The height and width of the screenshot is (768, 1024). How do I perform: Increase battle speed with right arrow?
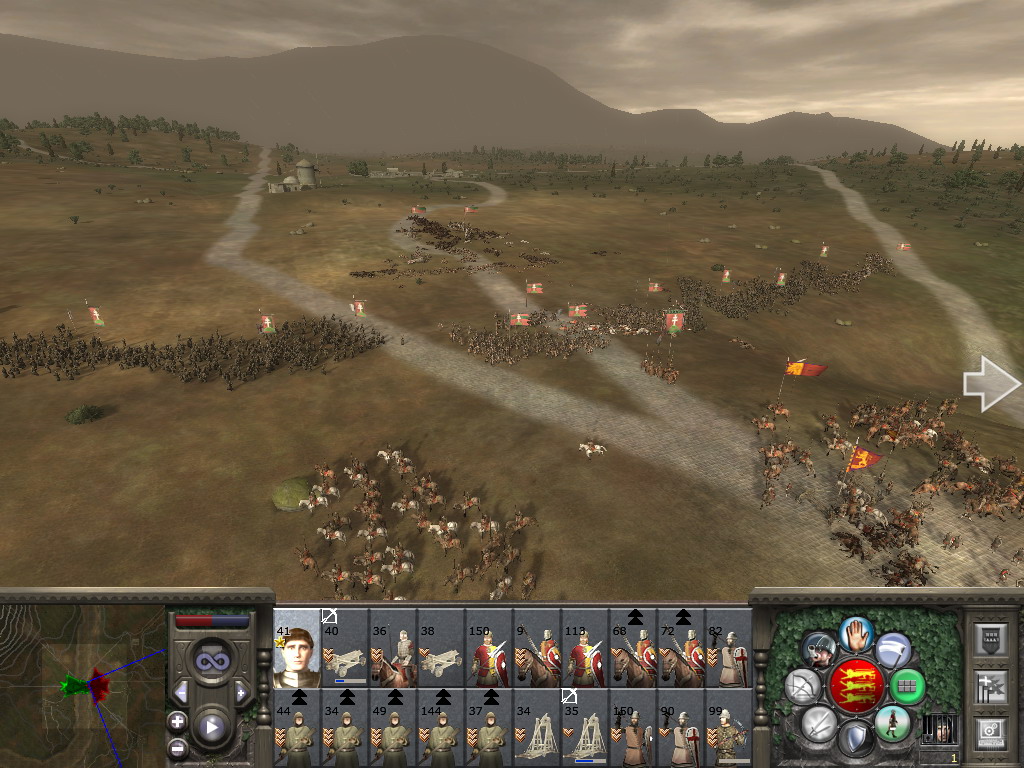click(240, 692)
